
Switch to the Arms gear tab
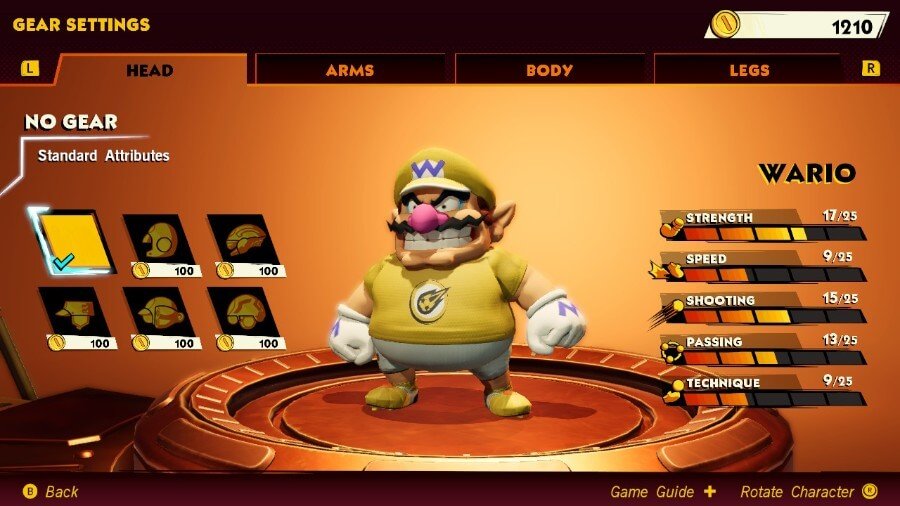tap(349, 70)
